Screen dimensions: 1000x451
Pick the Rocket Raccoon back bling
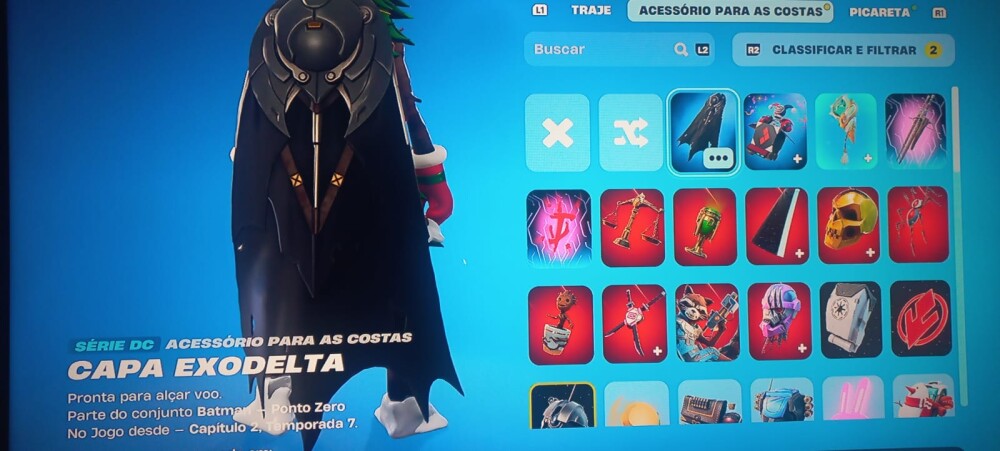click(706, 322)
